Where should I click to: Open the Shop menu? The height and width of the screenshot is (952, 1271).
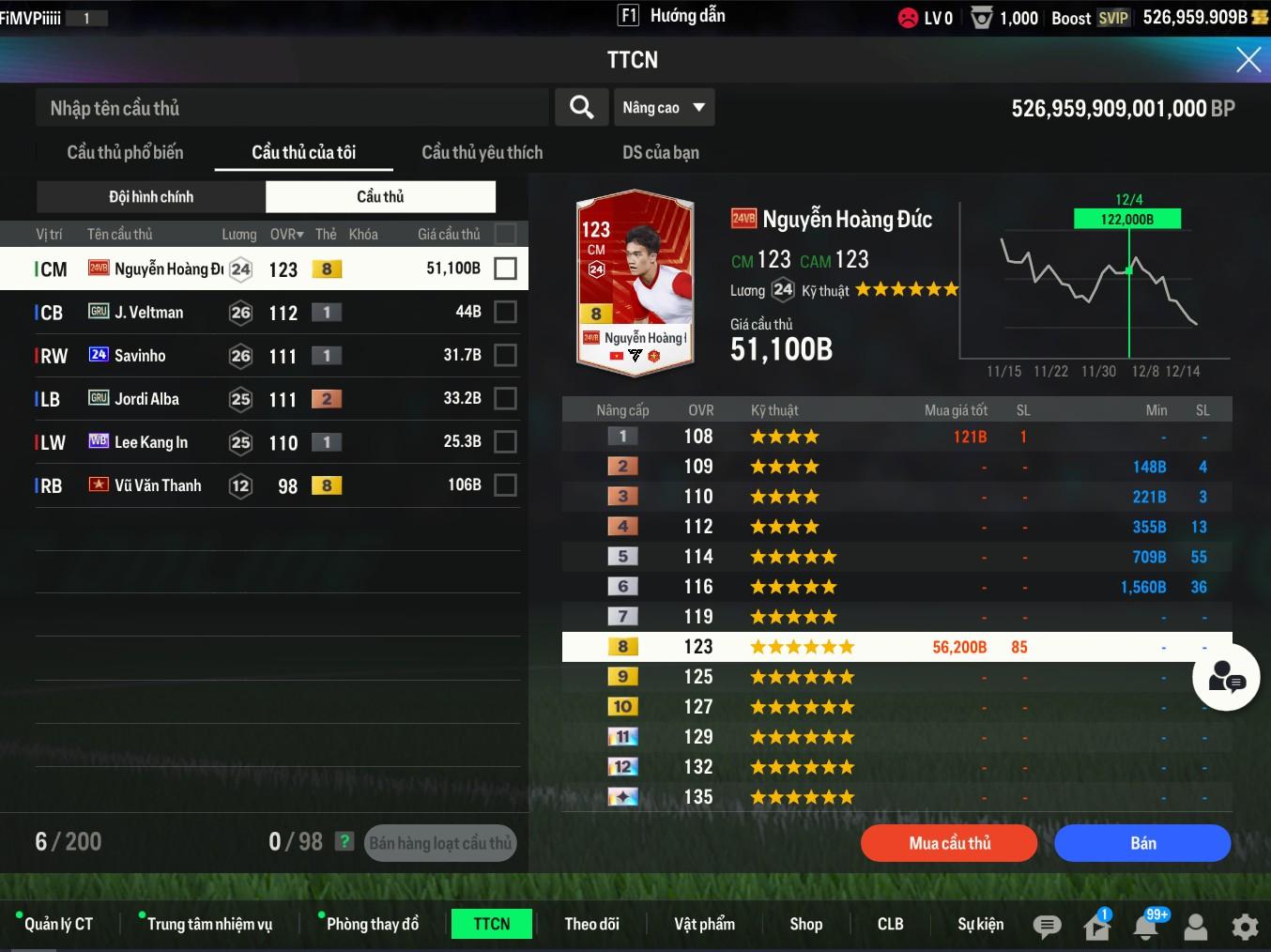(x=805, y=924)
